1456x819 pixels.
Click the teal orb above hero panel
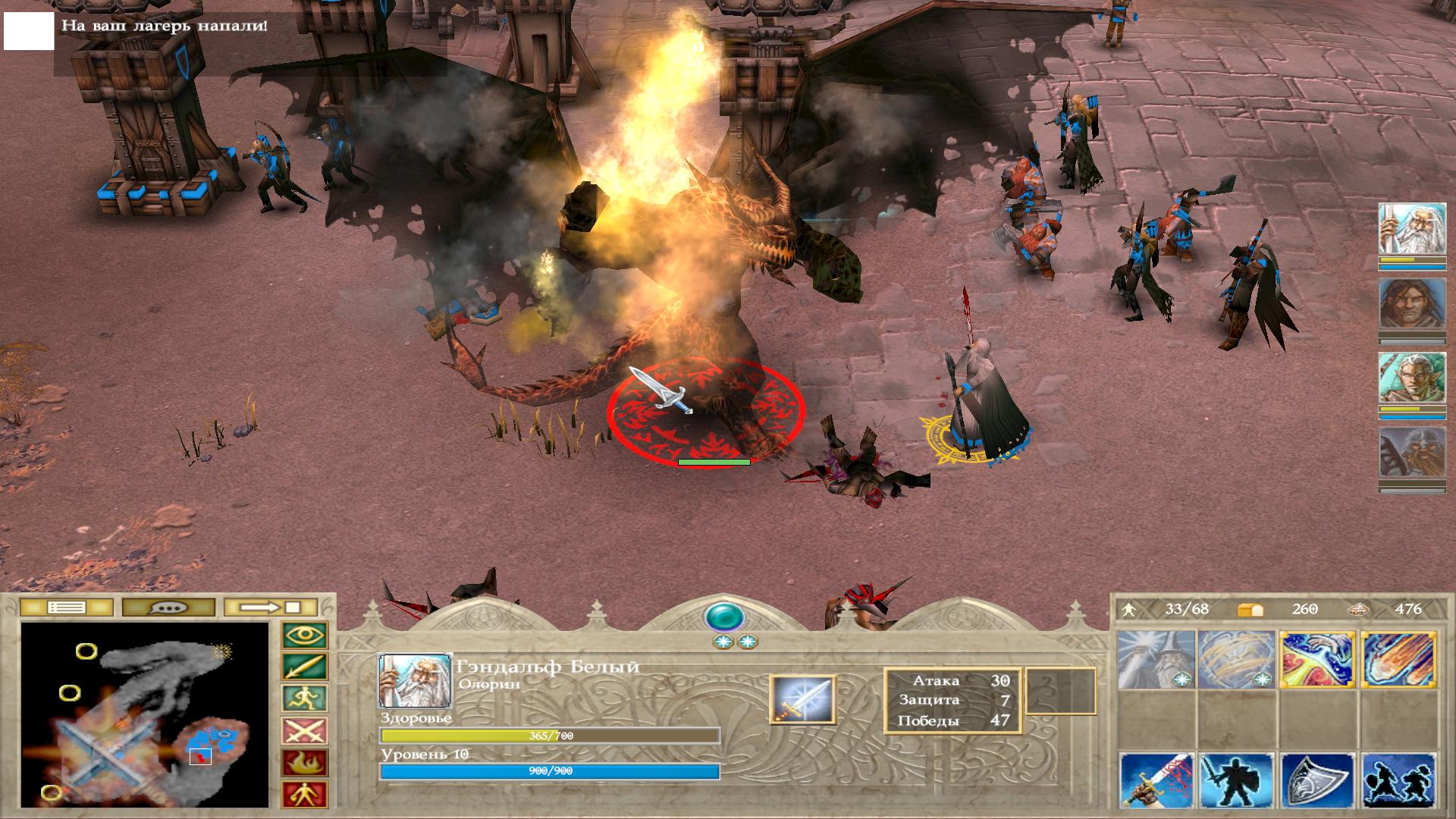point(725,617)
